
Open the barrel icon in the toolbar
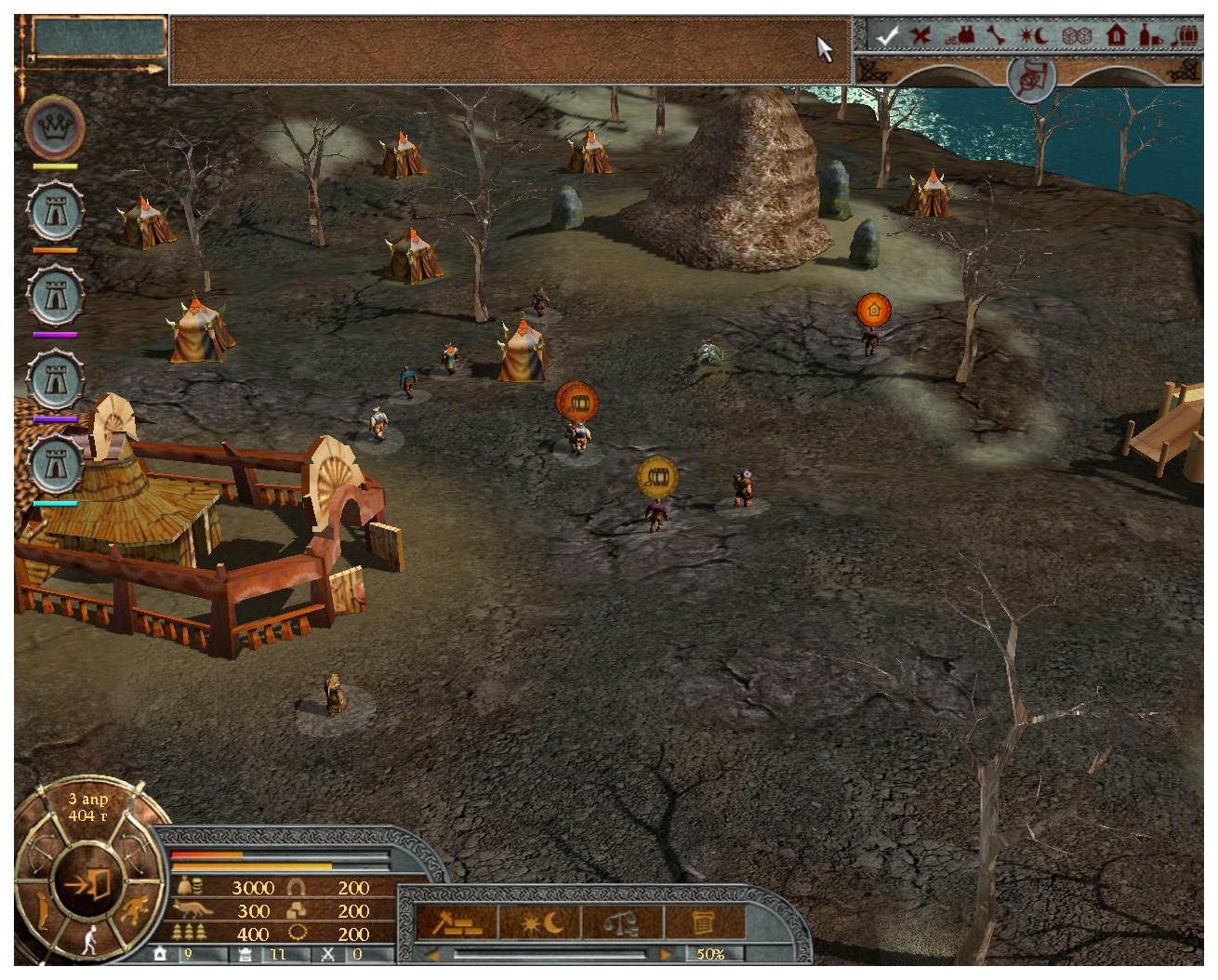click(x=1187, y=36)
